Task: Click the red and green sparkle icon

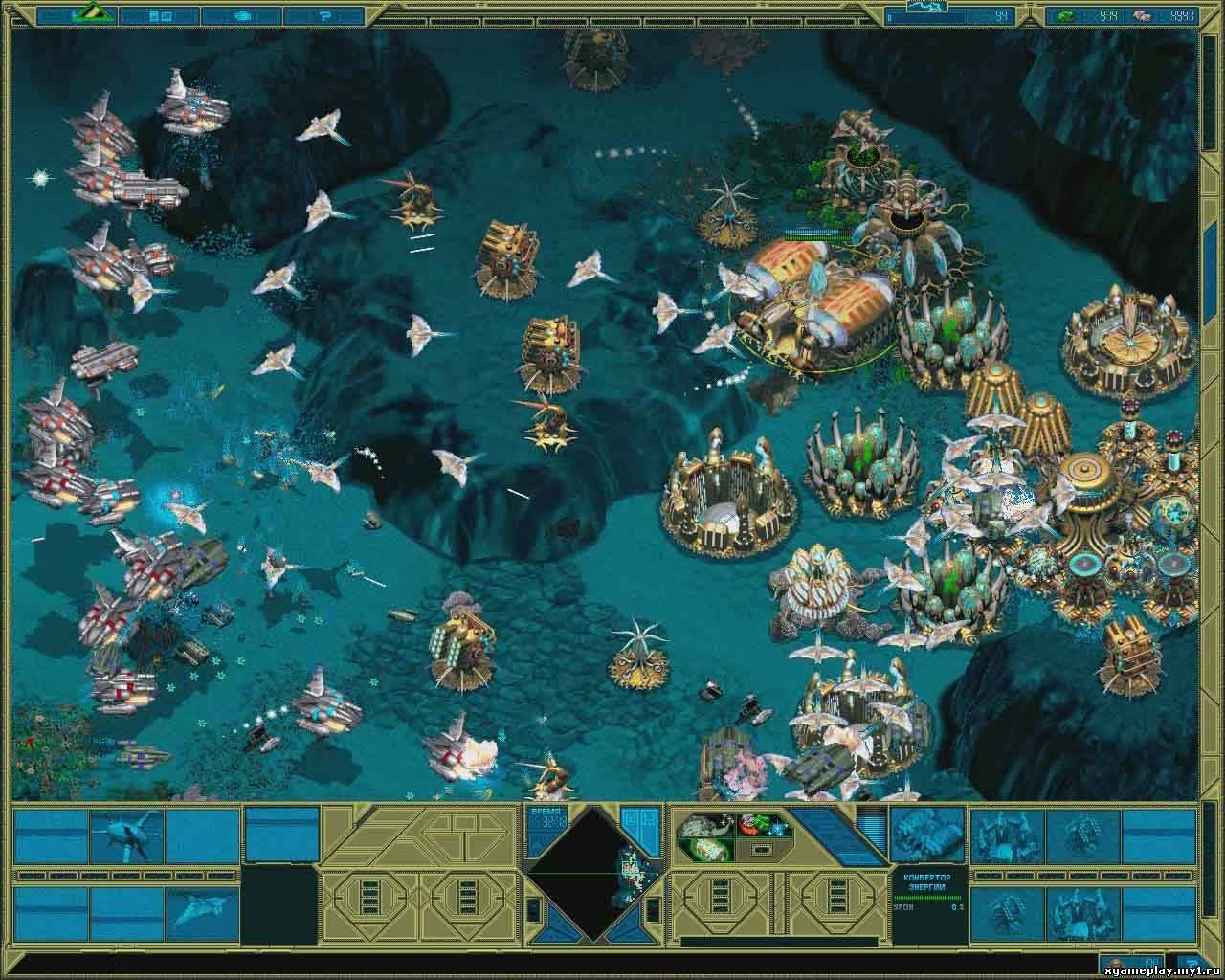Action: [x=761, y=823]
